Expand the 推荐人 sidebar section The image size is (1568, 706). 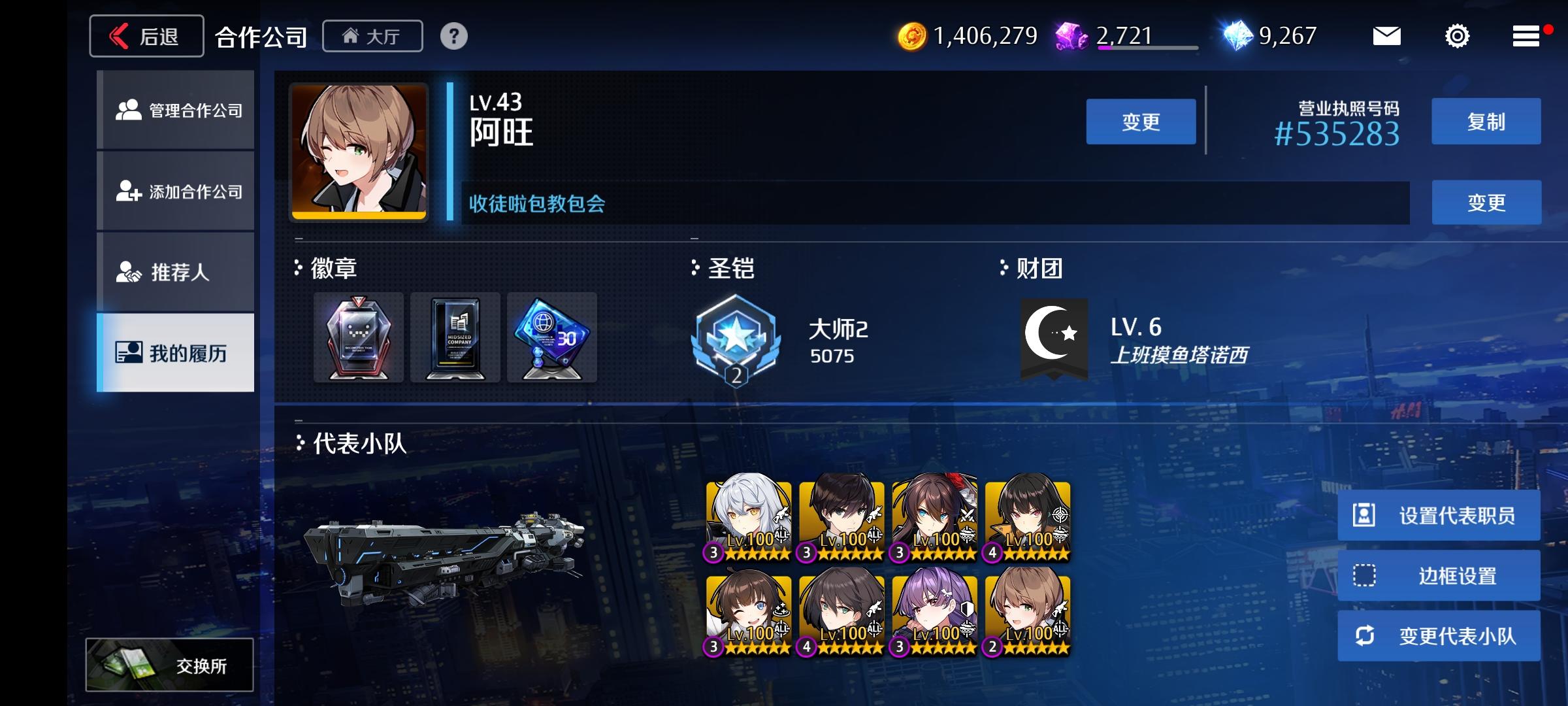point(175,272)
